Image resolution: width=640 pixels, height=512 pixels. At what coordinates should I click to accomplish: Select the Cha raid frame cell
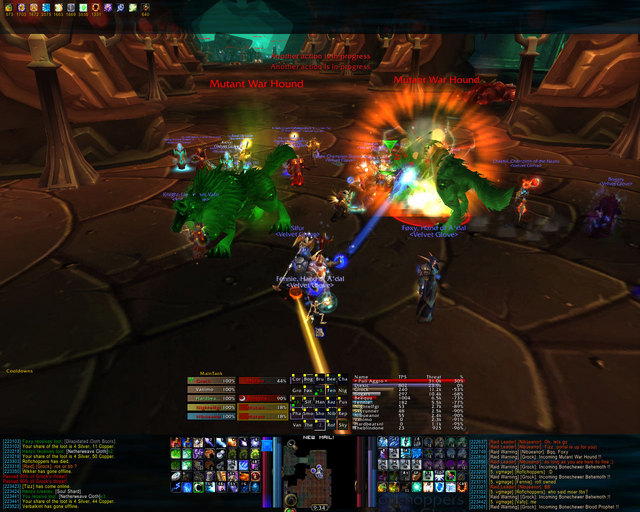343,380
